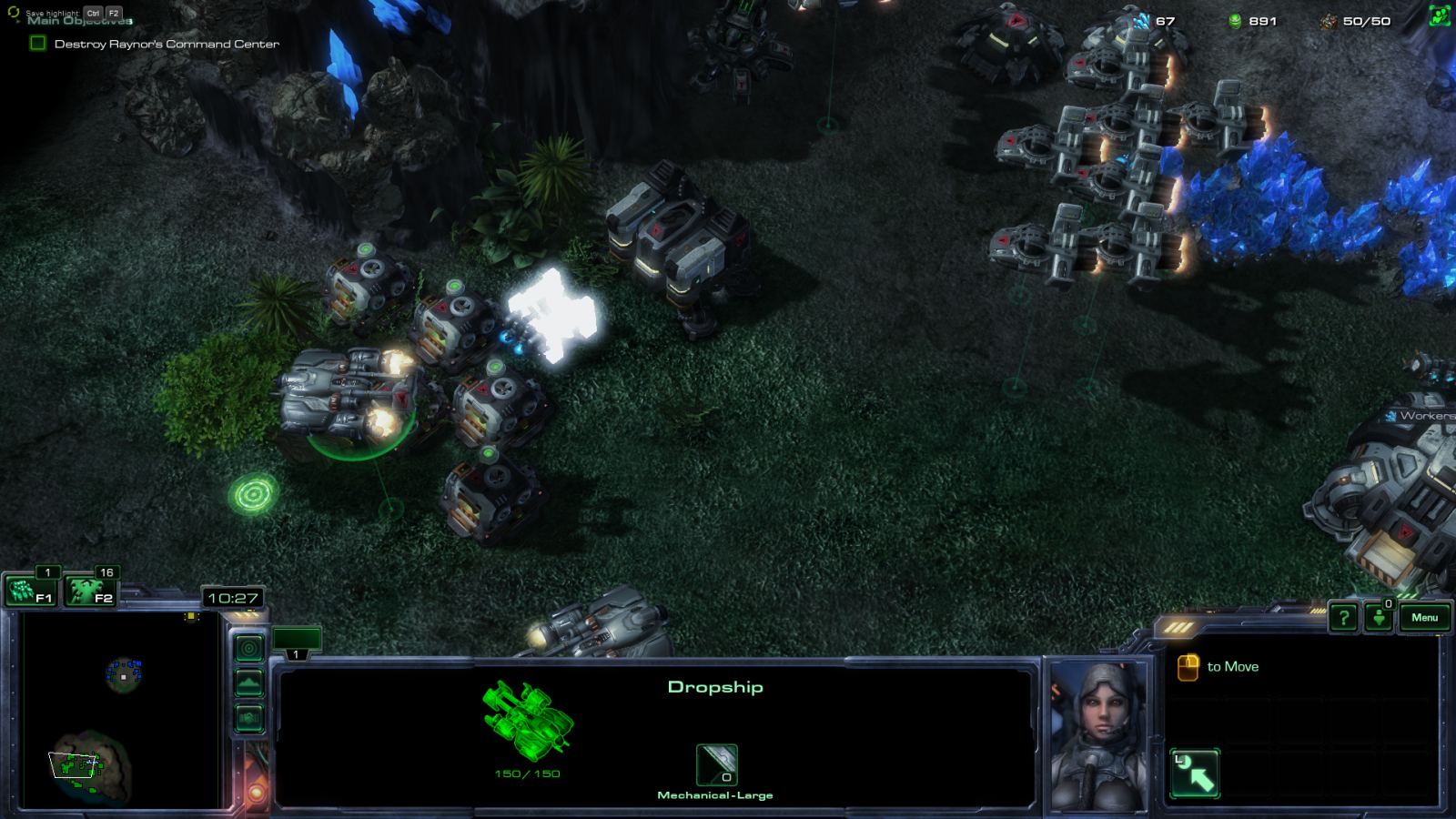1456x819 pixels.
Task: Activate the minimap ping button
Action: (248, 649)
